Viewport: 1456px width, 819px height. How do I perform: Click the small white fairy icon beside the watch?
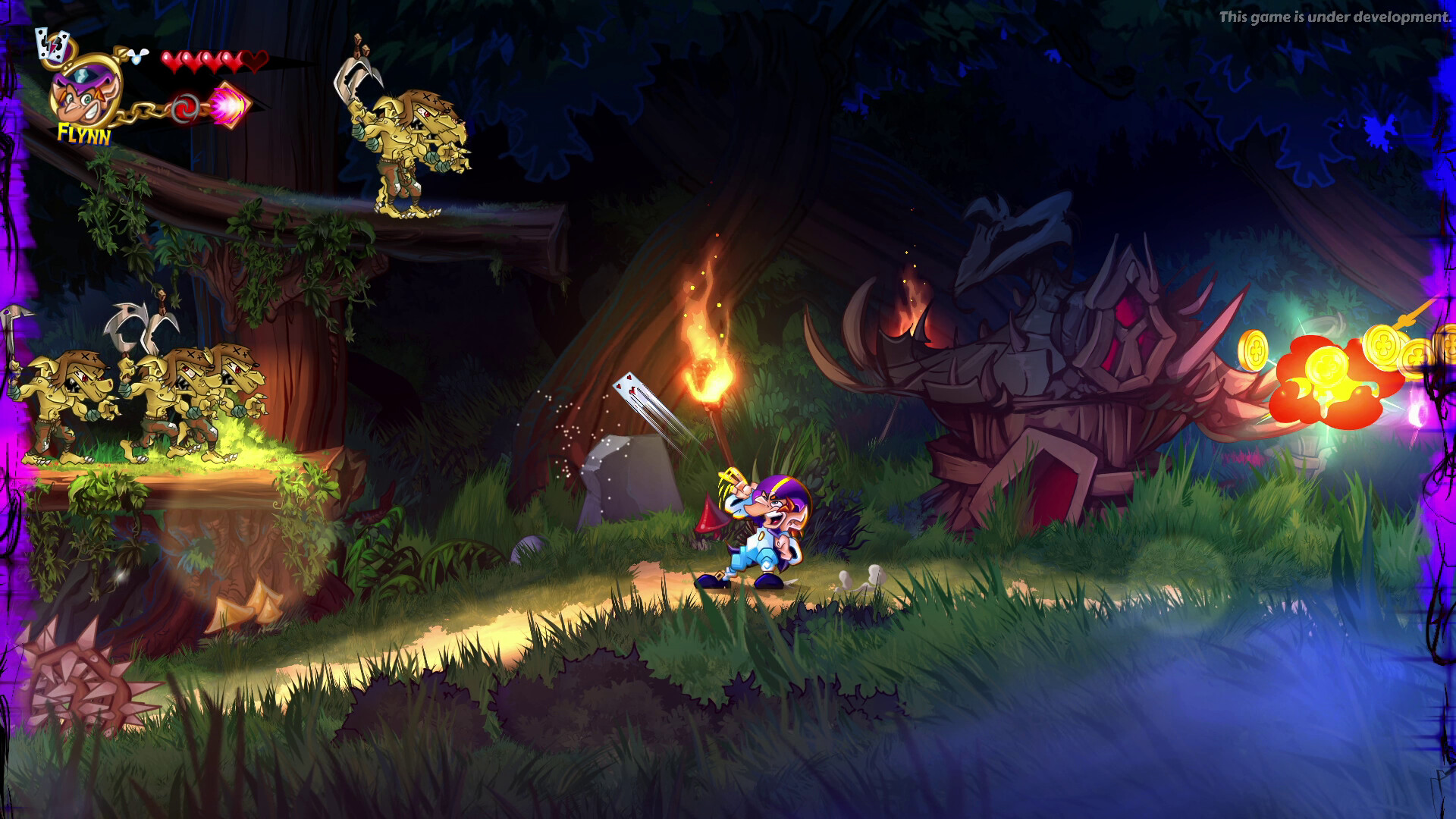138,58
